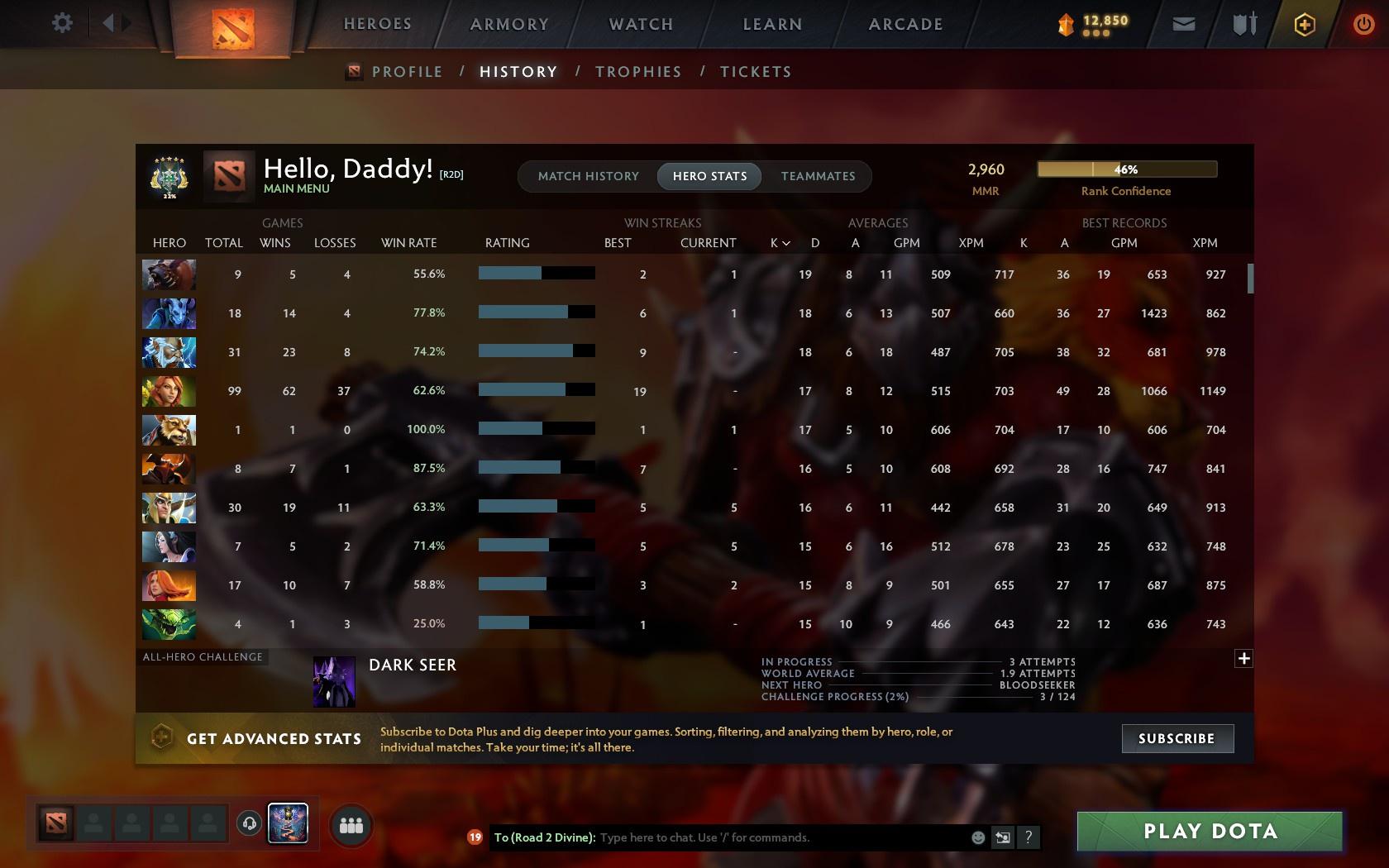Image resolution: width=1389 pixels, height=868 pixels.
Task: Expand the All-Hero Challenge panel with plus button
Action: click(1243, 658)
